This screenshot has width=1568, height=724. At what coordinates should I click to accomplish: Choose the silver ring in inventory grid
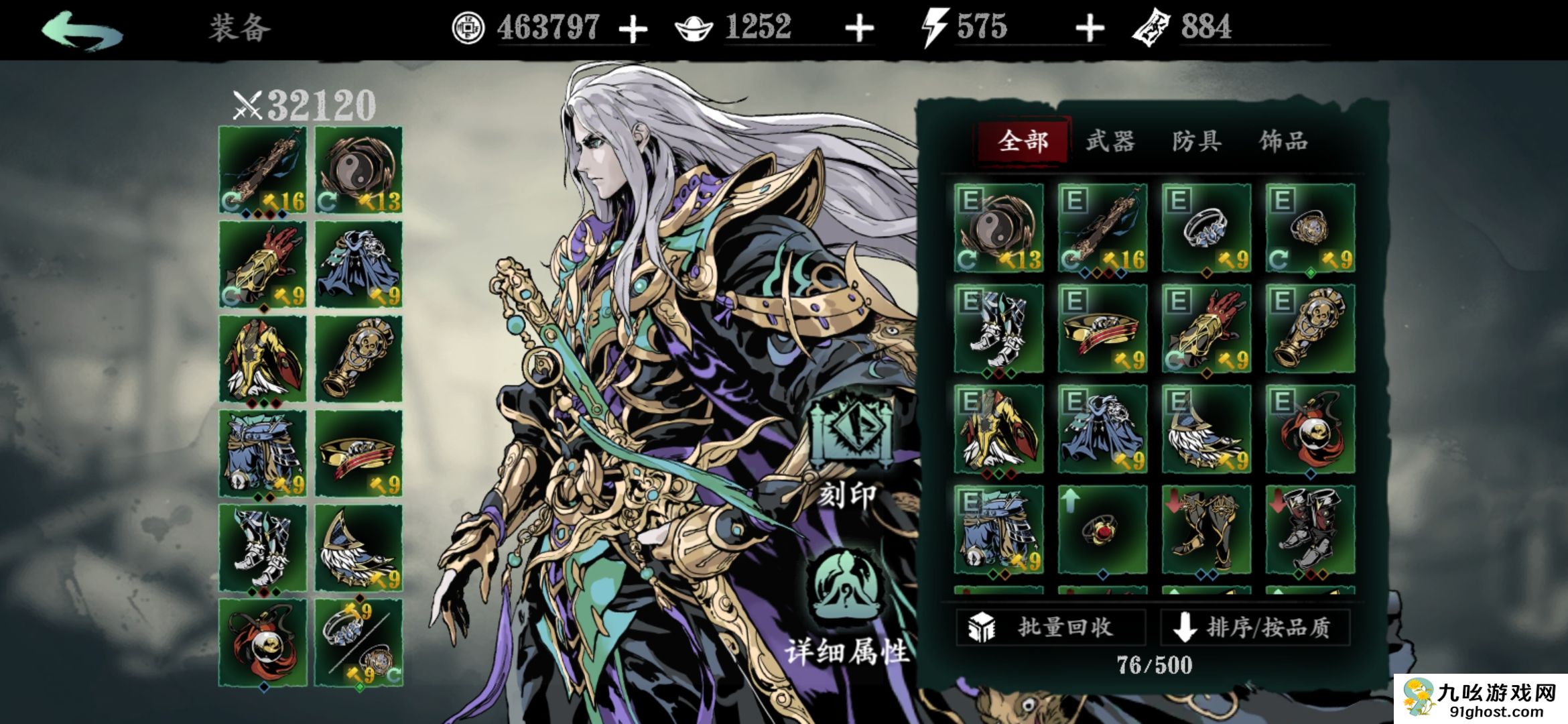tap(1206, 228)
